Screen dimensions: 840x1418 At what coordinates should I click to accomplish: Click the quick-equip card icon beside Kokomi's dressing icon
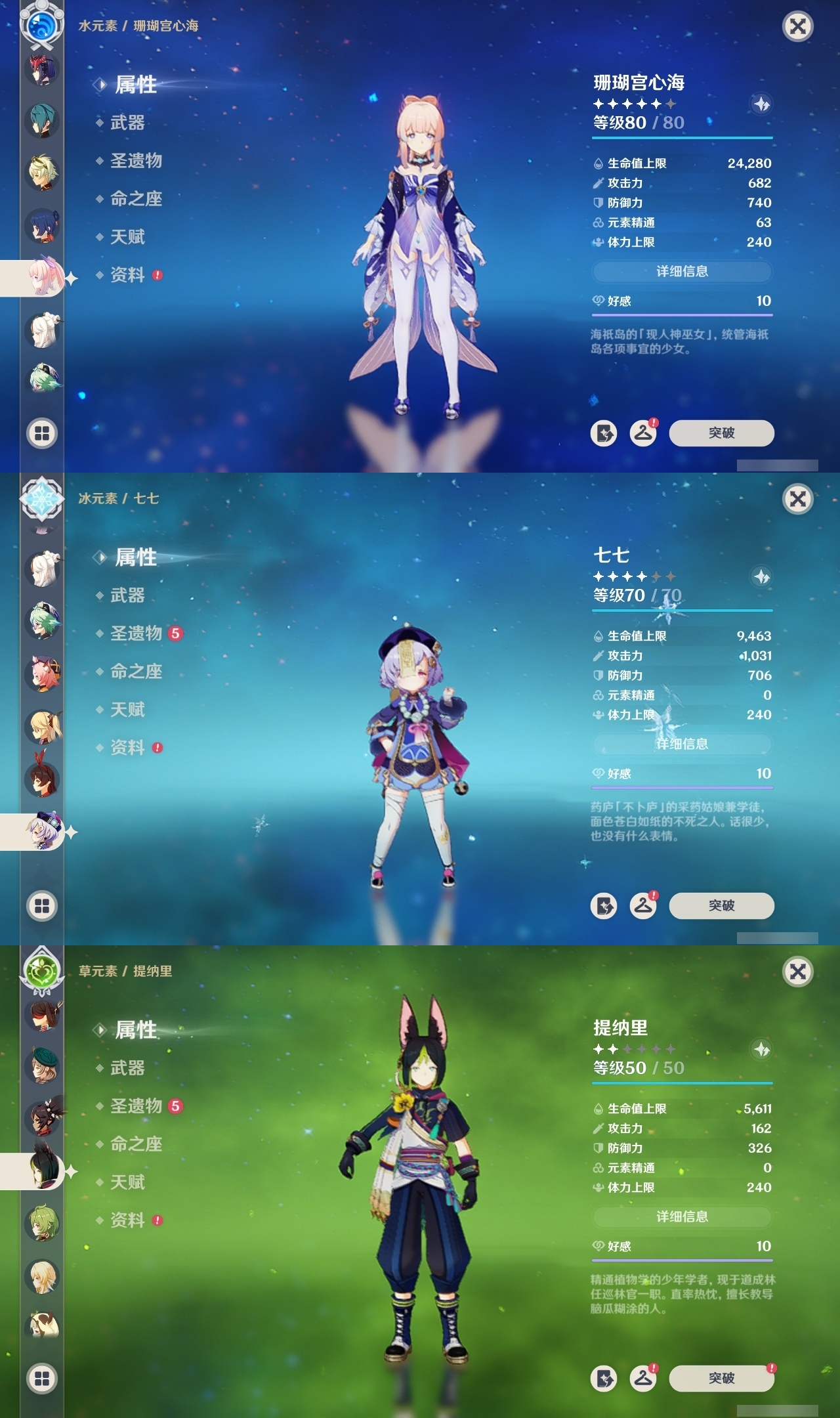click(x=605, y=433)
